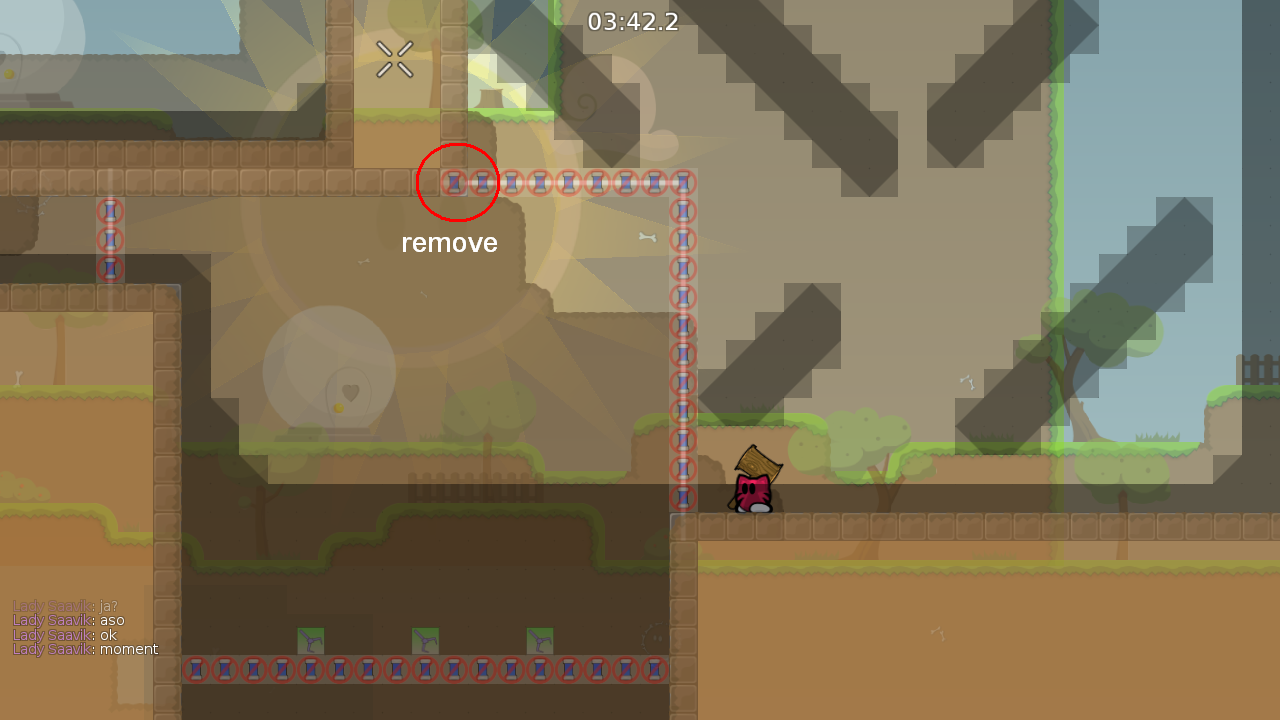The width and height of the screenshot is (1280, 720).
Task: Toggle the topmost freeze tile in the left vertical column
Action: (109, 211)
